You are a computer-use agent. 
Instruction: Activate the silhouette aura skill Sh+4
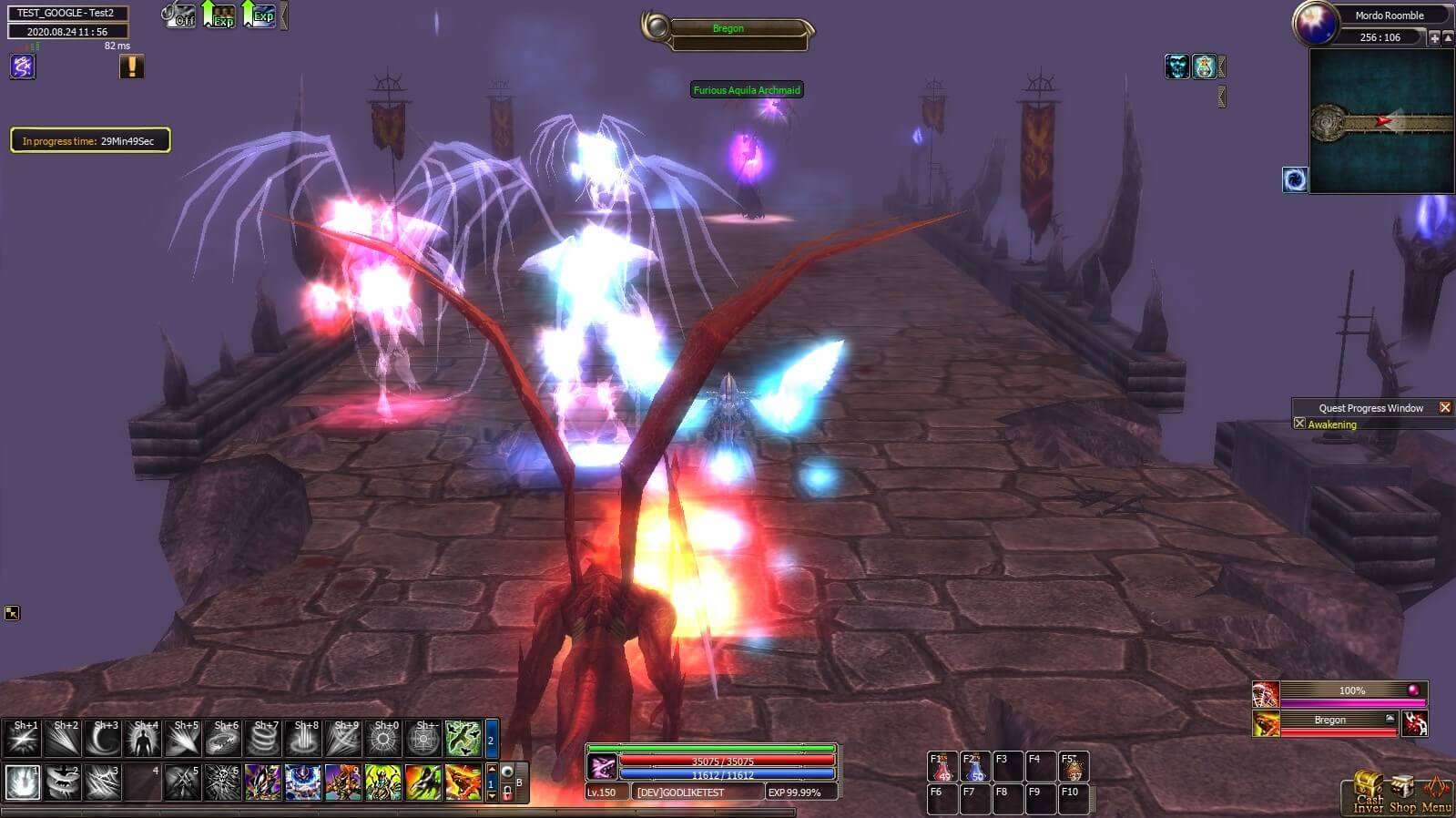(x=143, y=739)
